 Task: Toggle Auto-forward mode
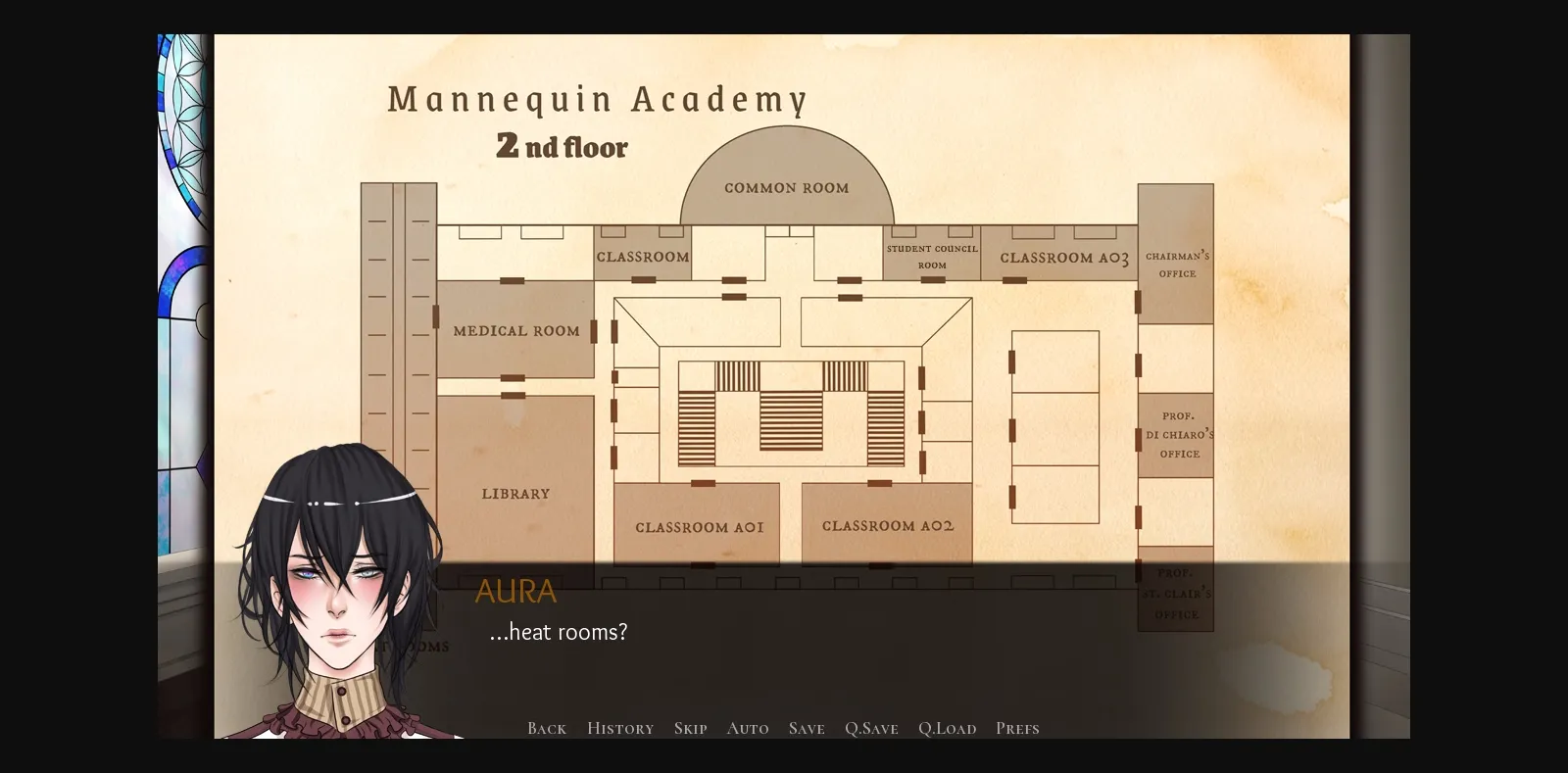coord(748,728)
